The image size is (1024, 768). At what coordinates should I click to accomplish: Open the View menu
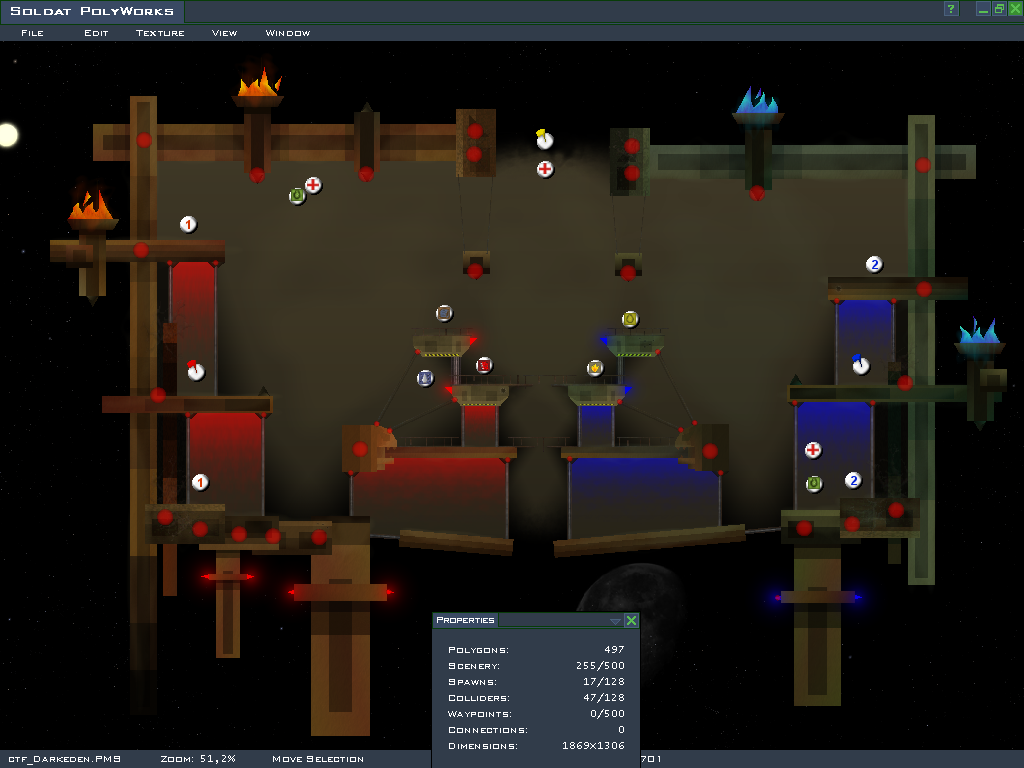[x=224, y=33]
